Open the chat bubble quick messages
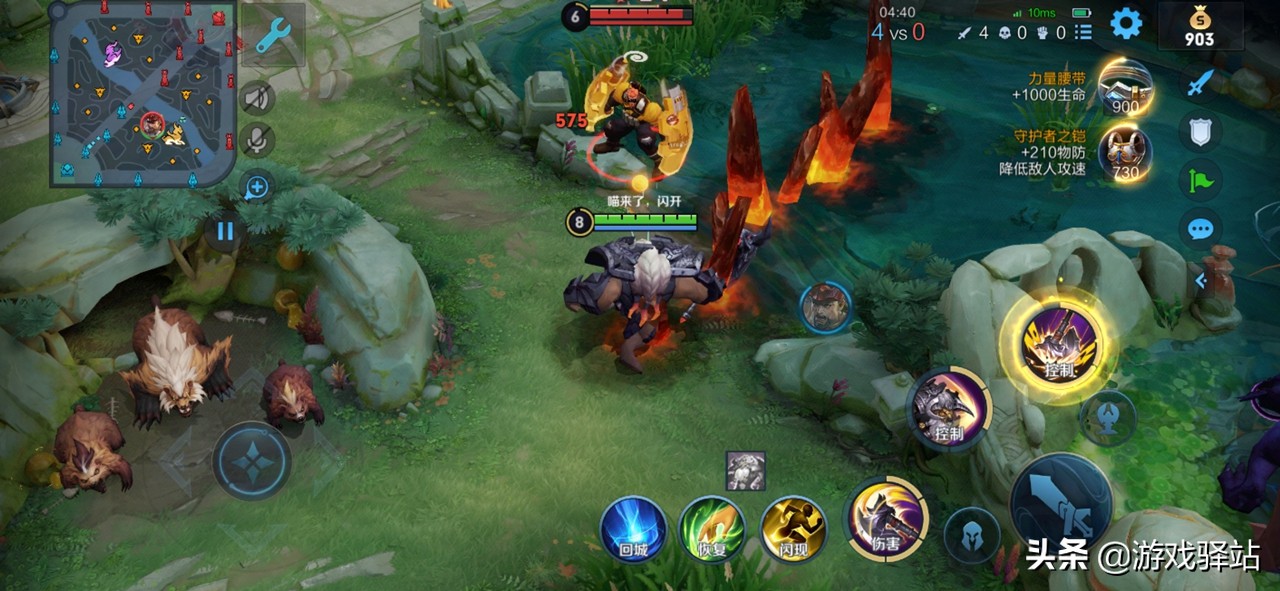Viewport: 1280px width, 591px height. click(1200, 230)
